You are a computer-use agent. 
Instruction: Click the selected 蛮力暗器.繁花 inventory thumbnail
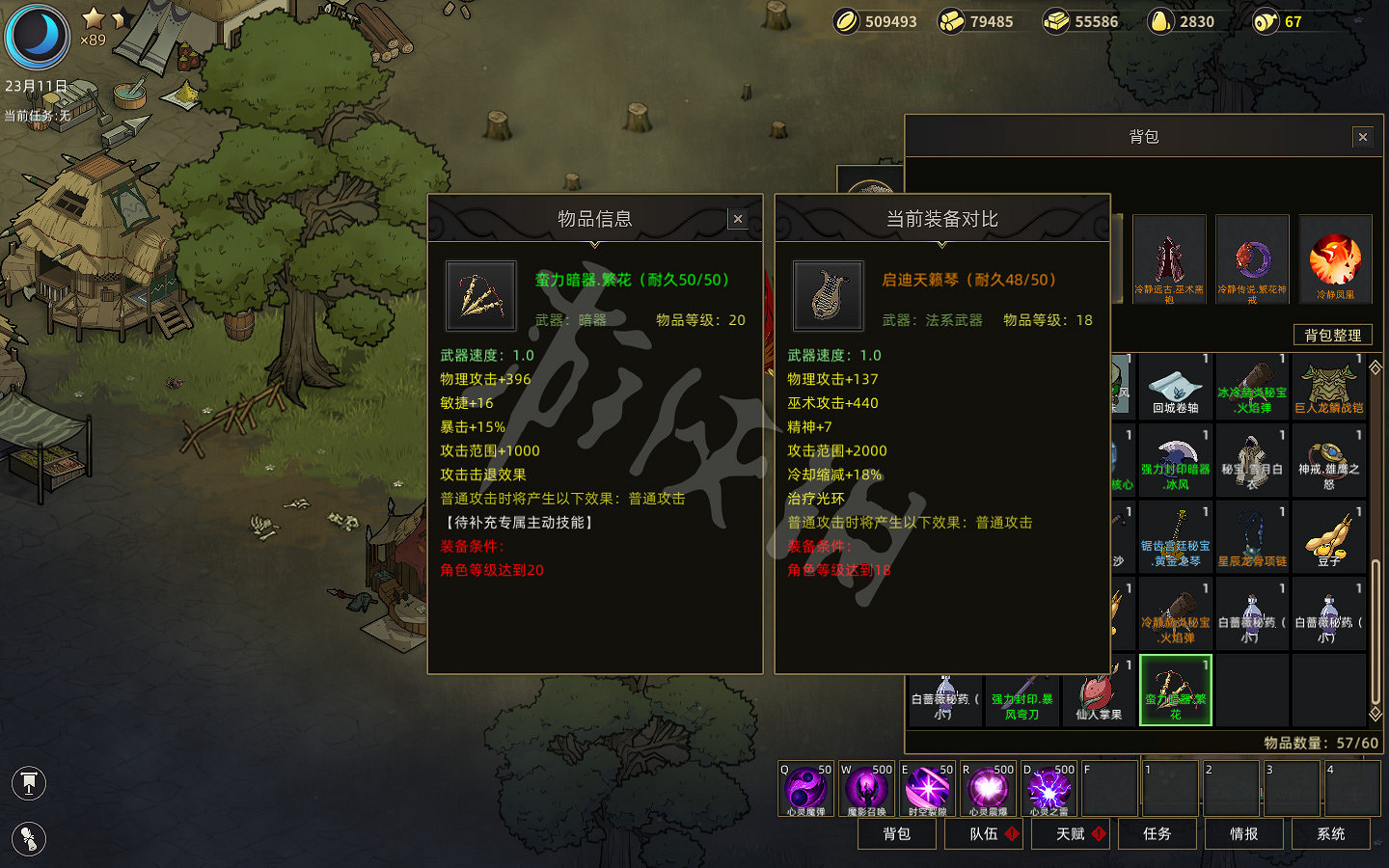[x=1175, y=689]
